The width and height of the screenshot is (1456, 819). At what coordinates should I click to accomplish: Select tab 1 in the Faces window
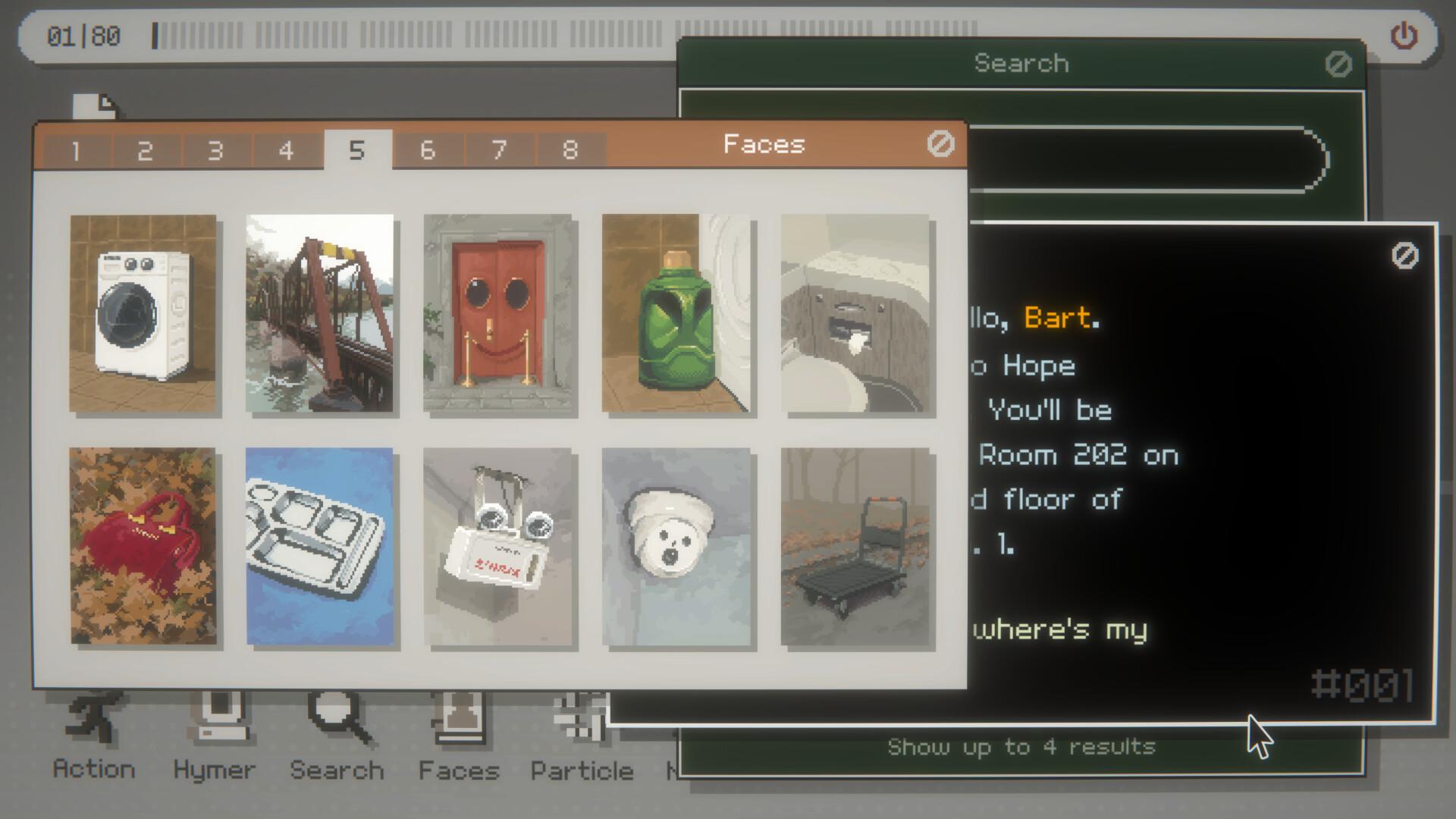tap(74, 149)
